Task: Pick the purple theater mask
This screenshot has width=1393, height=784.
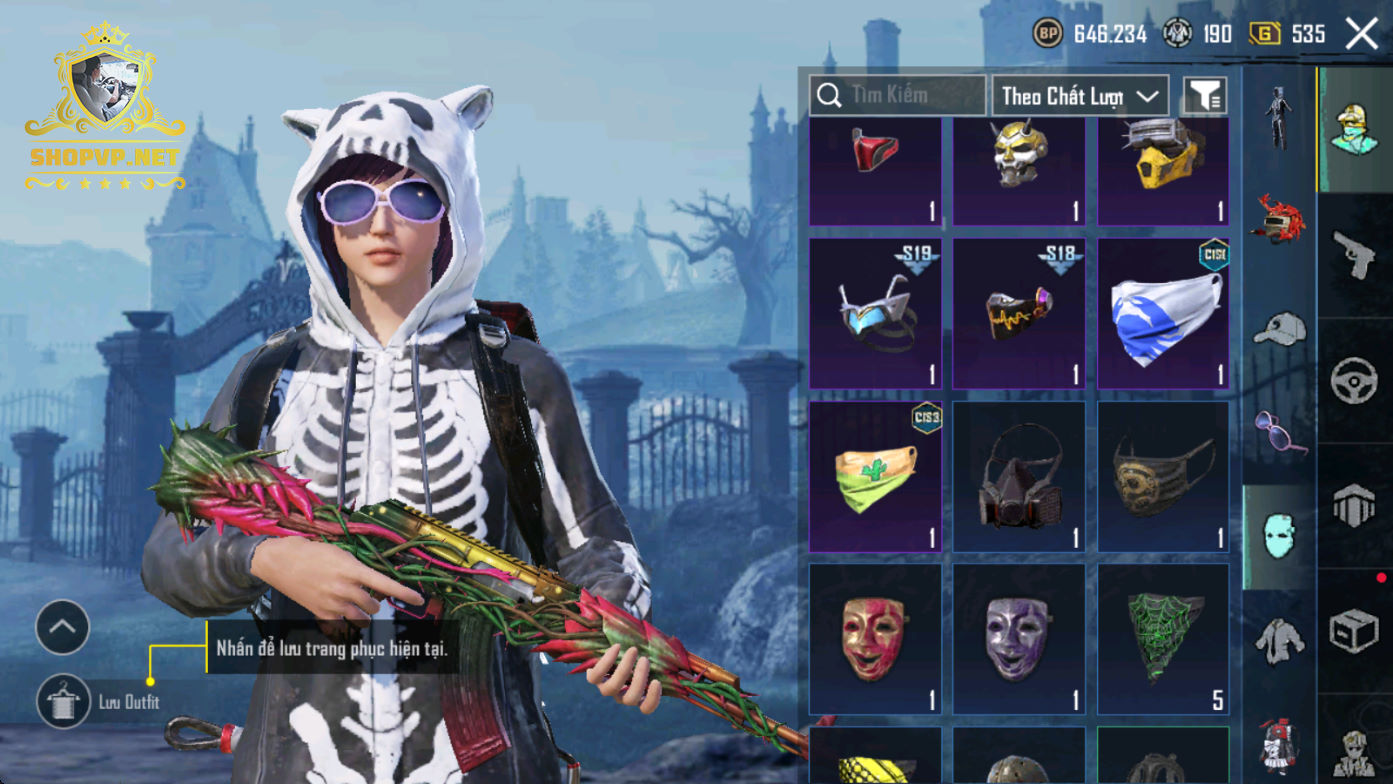Action: [1019, 638]
